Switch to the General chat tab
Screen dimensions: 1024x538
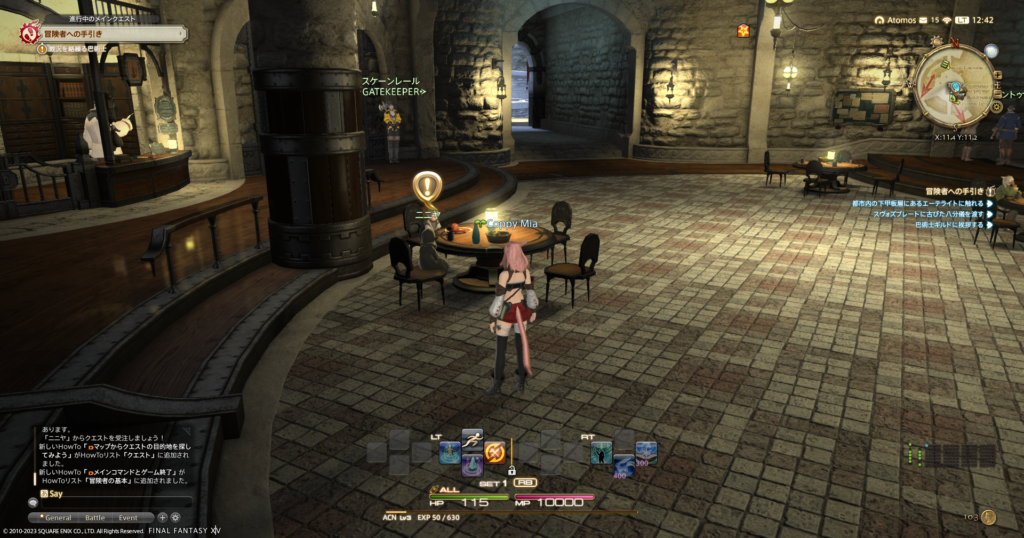point(59,517)
